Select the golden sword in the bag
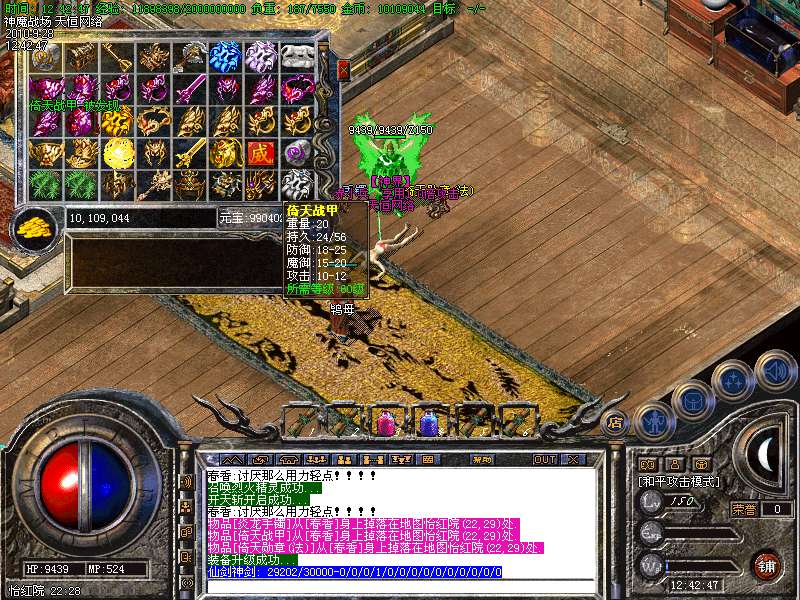This screenshot has height=600, width=800. pyautogui.click(x=190, y=153)
